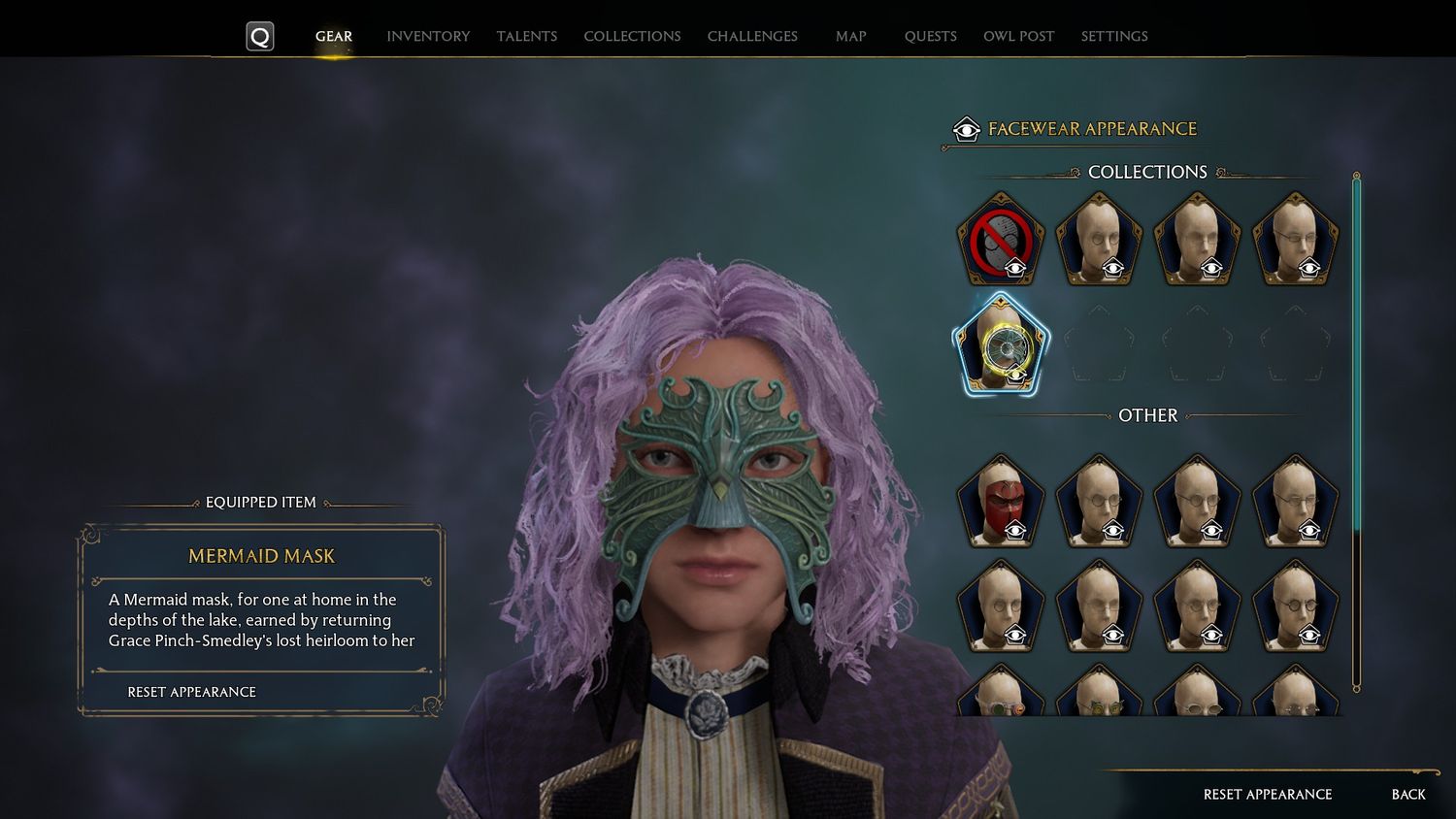Select the highlighted Mermaid Mask appearance tile
This screenshot has width=1456, height=819.
pos(1001,344)
